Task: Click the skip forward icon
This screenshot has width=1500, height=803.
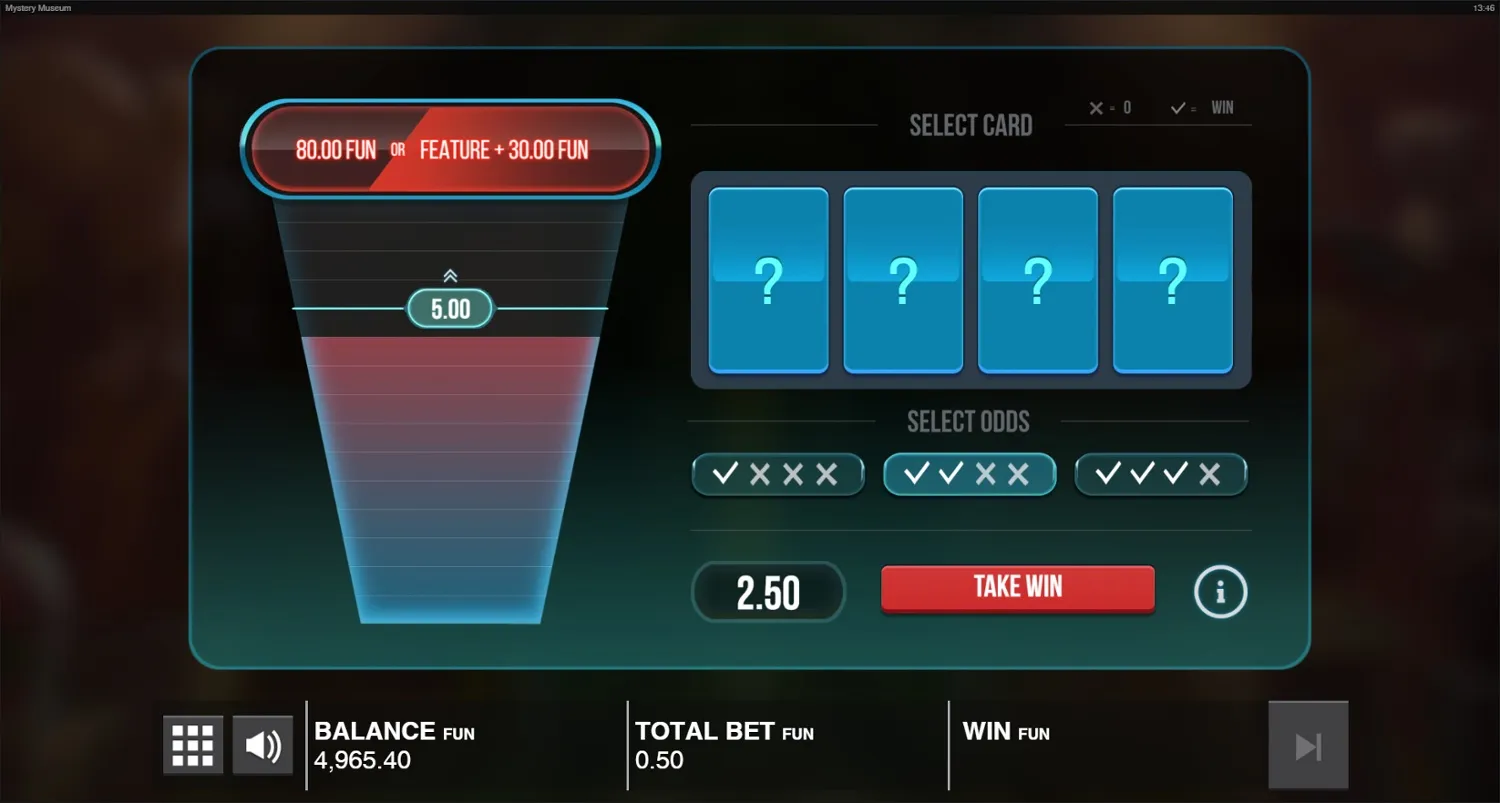Action: 1308,744
